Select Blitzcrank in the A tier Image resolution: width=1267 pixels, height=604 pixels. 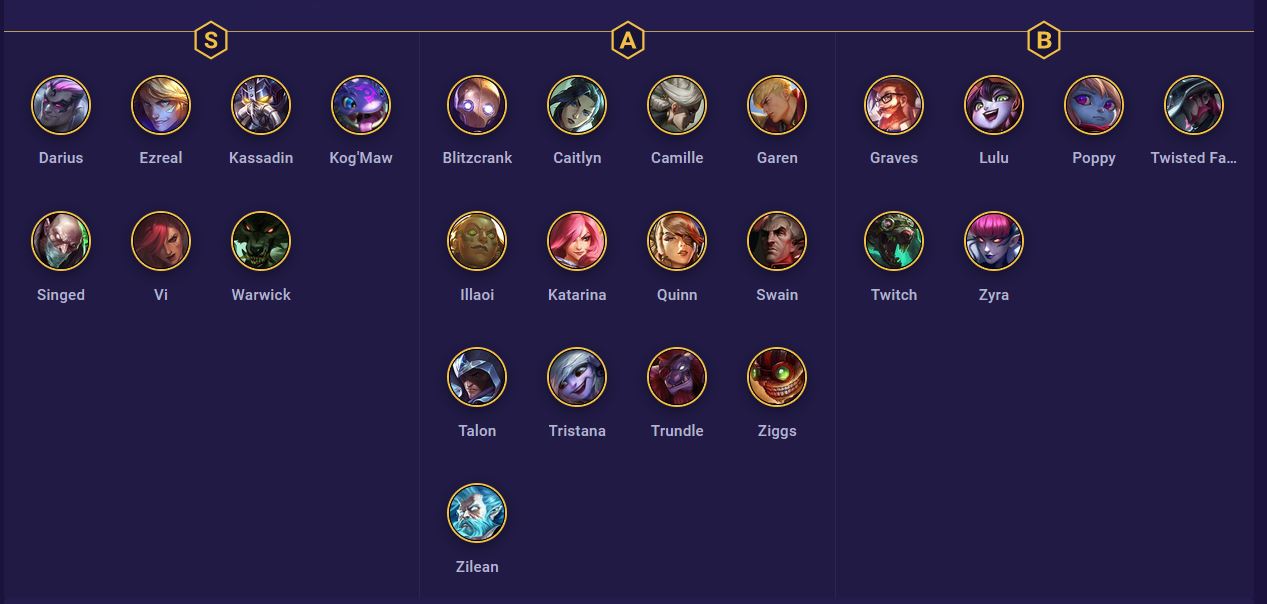point(477,105)
